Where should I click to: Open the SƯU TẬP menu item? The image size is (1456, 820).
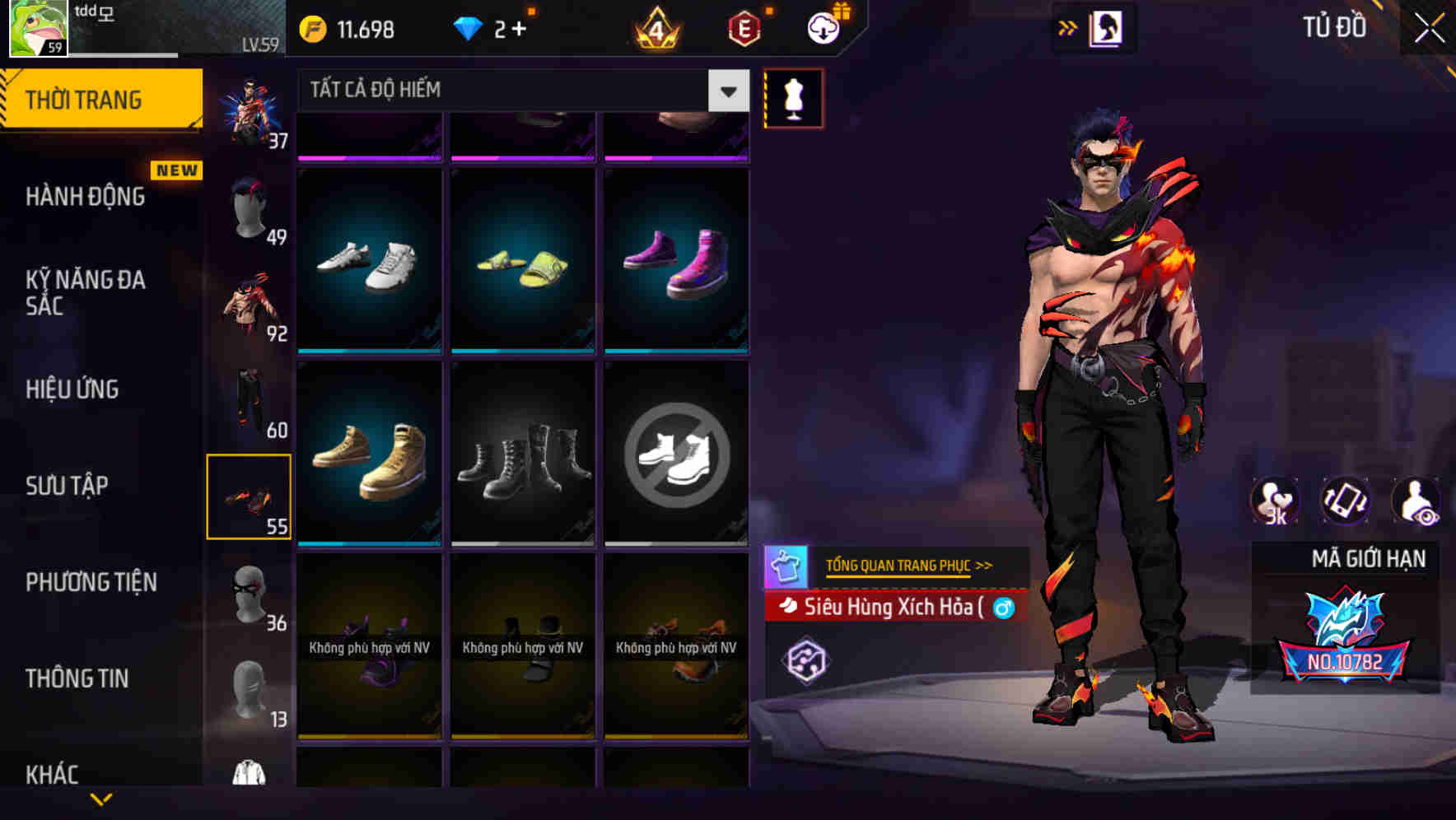click(x=69, y=486)
